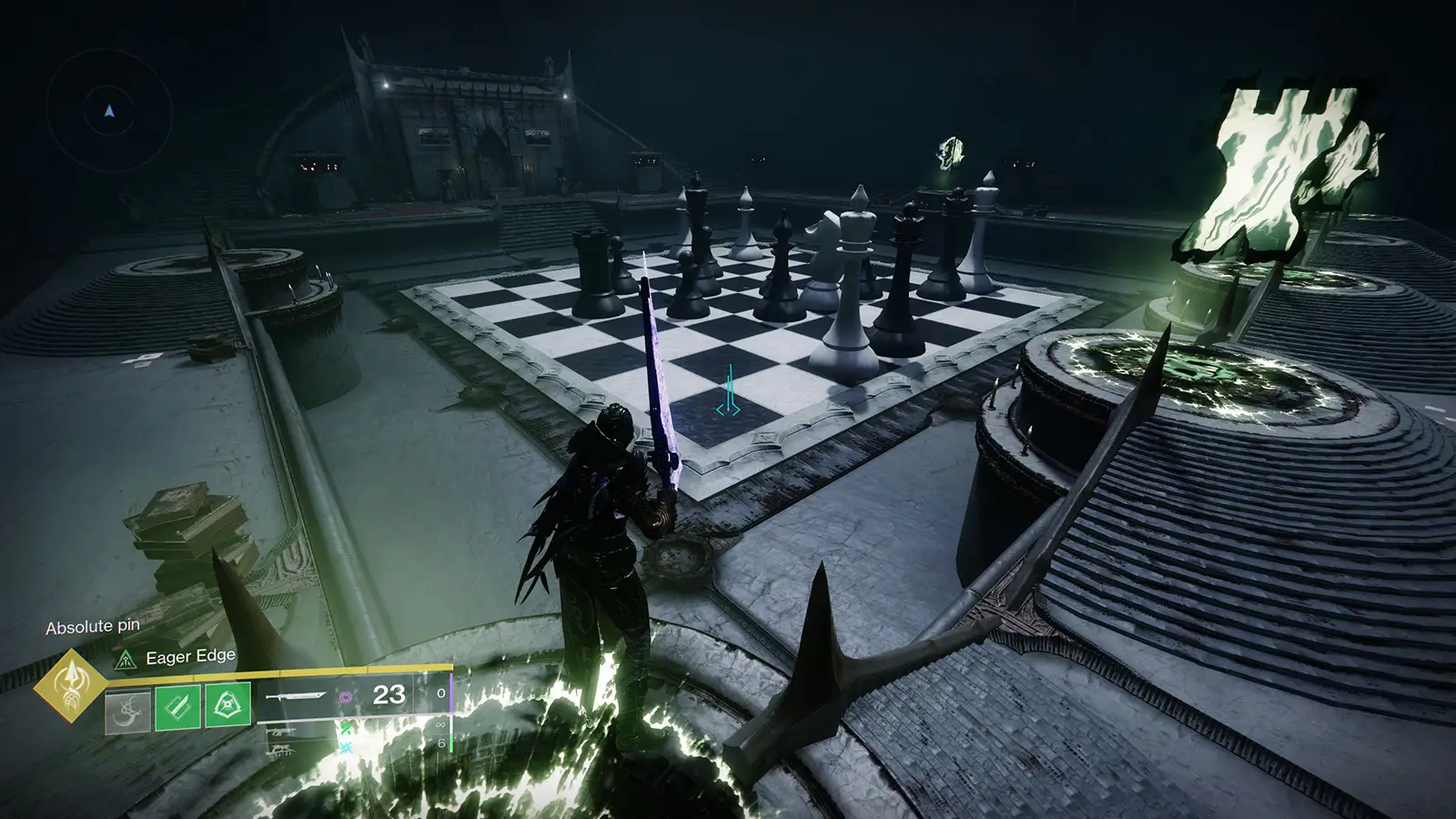Image resolution: width=1456 pixels, height=819 pixels.
Task: Click the heavy ammo counter showing 23
Action: click(389, 696)
